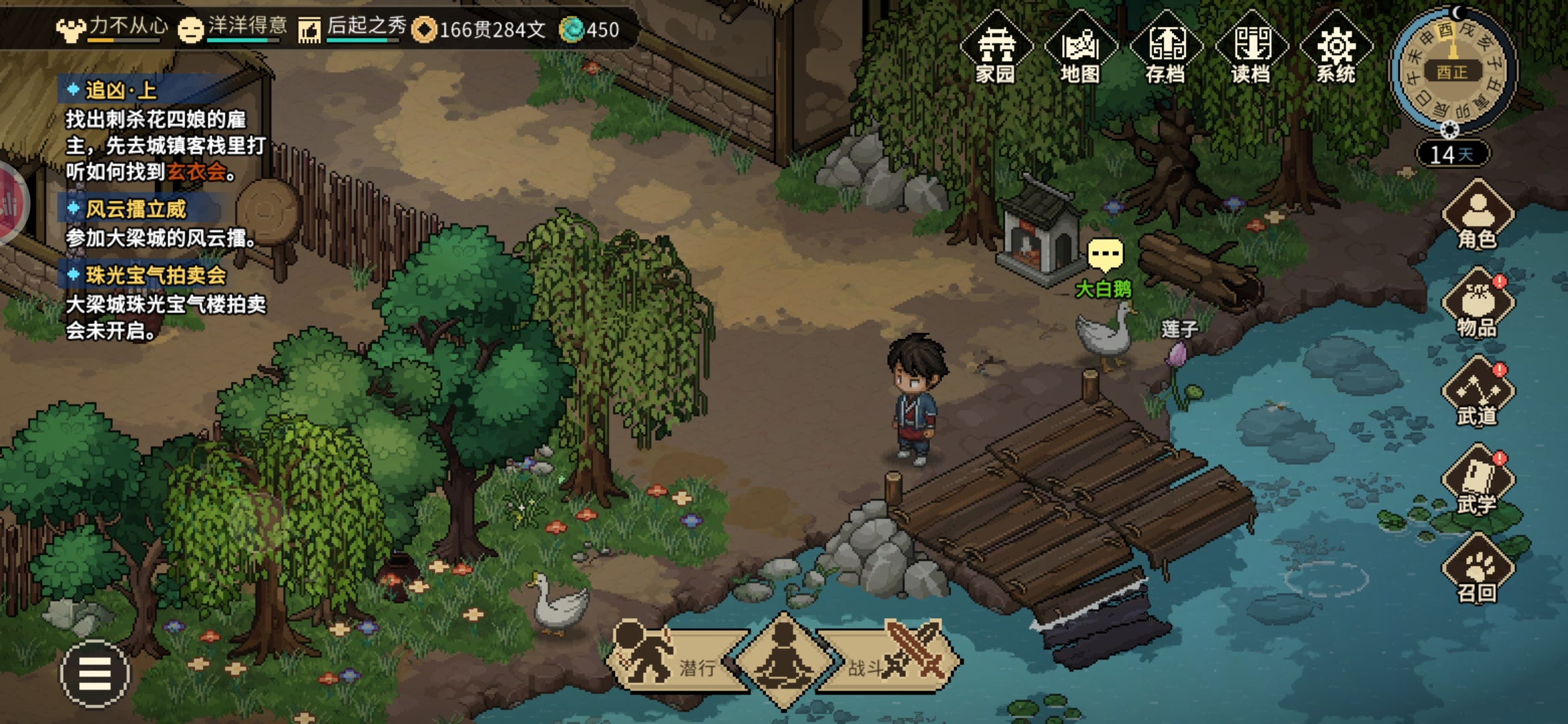The image size is (1568, 724).
Task: Tap the 召回 recall paw button
Action: click(1478, 570)
